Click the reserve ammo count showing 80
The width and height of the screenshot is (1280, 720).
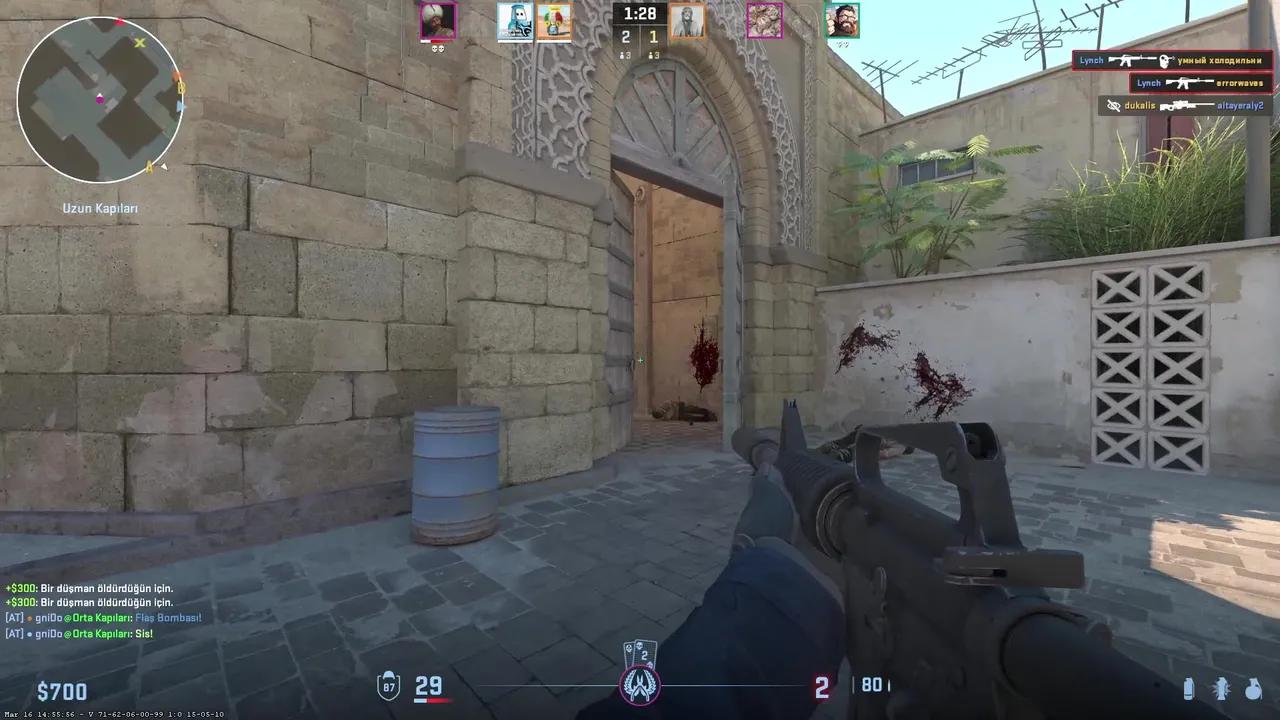[869, 686]
